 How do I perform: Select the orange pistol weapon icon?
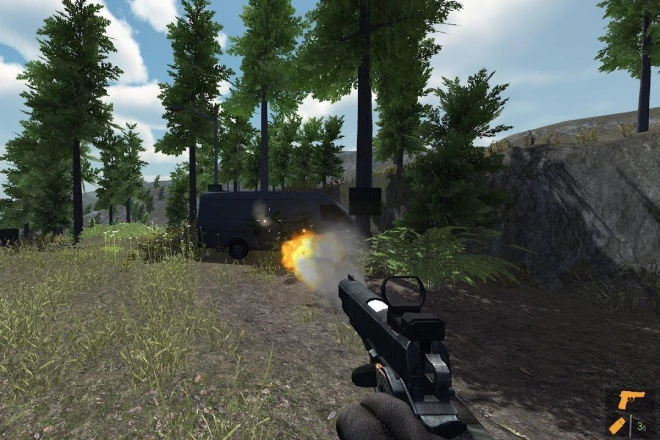coord(630,401)
